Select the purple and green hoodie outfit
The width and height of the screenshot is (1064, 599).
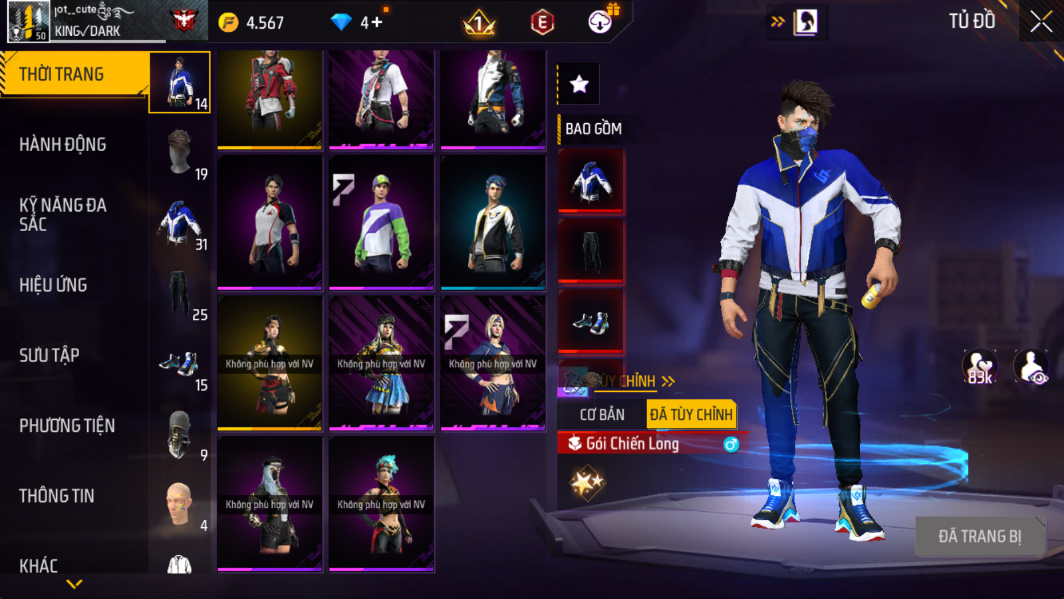coord(381,221)
